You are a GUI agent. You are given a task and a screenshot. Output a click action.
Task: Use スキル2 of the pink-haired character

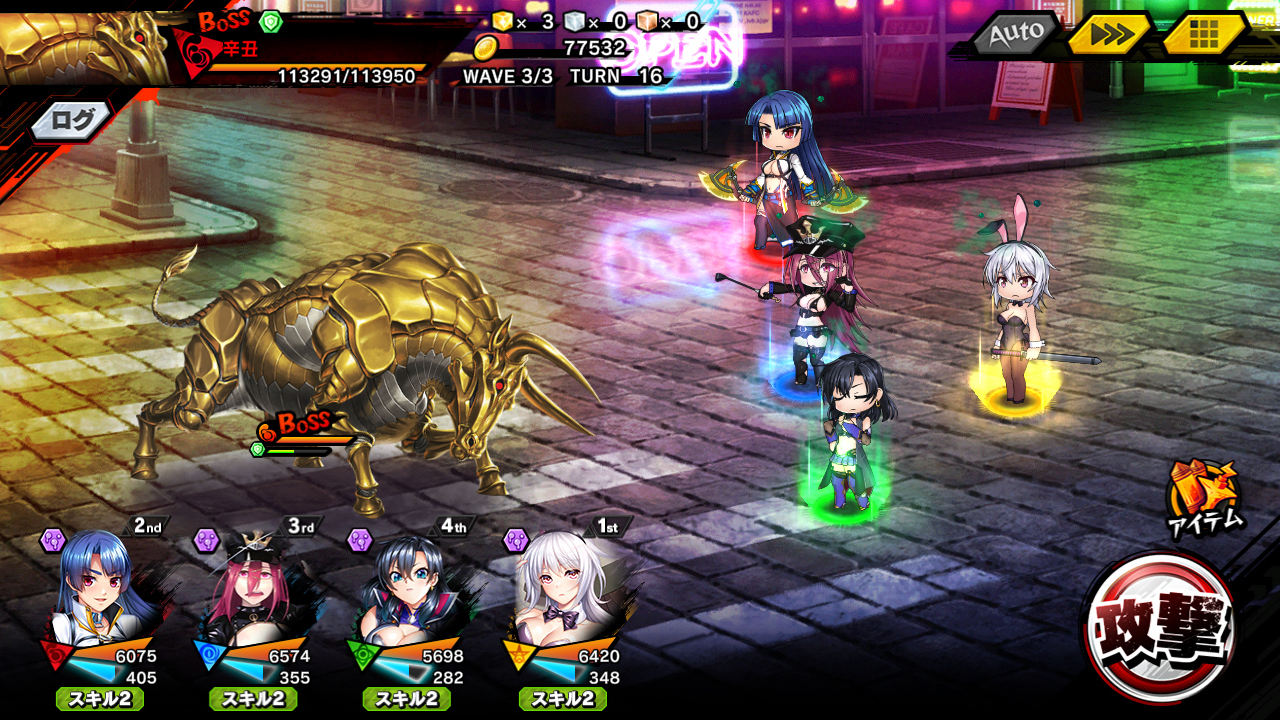point(253,699)
